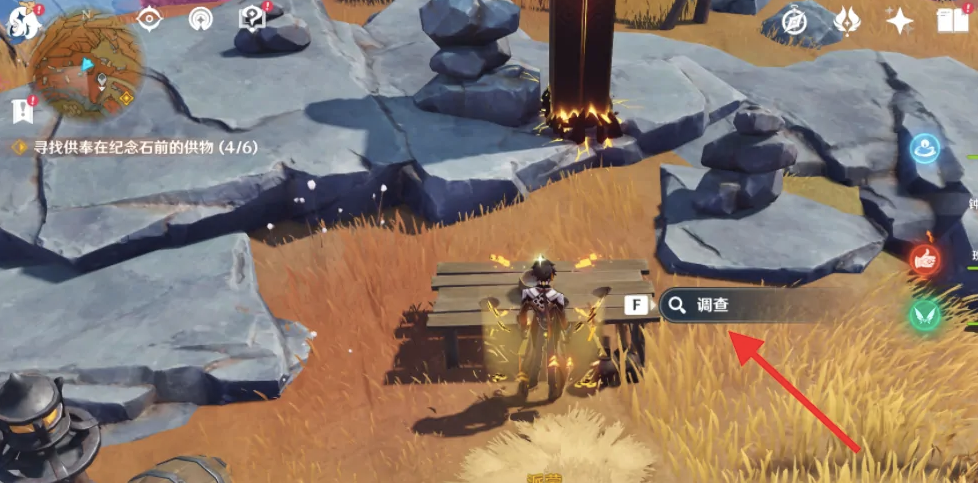Open the adventurer handbook book icon
Viewport: 978px width, 483px height.
(949, 21)
